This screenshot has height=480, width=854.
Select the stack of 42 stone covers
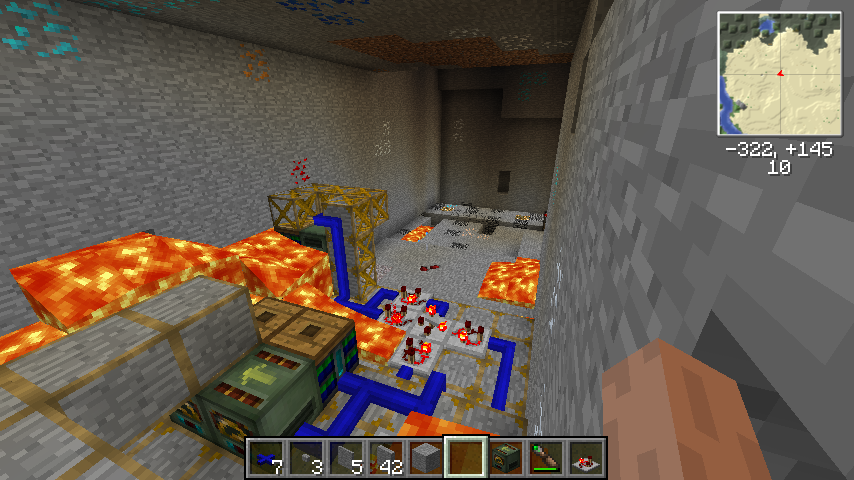click(x=386, y=458)
